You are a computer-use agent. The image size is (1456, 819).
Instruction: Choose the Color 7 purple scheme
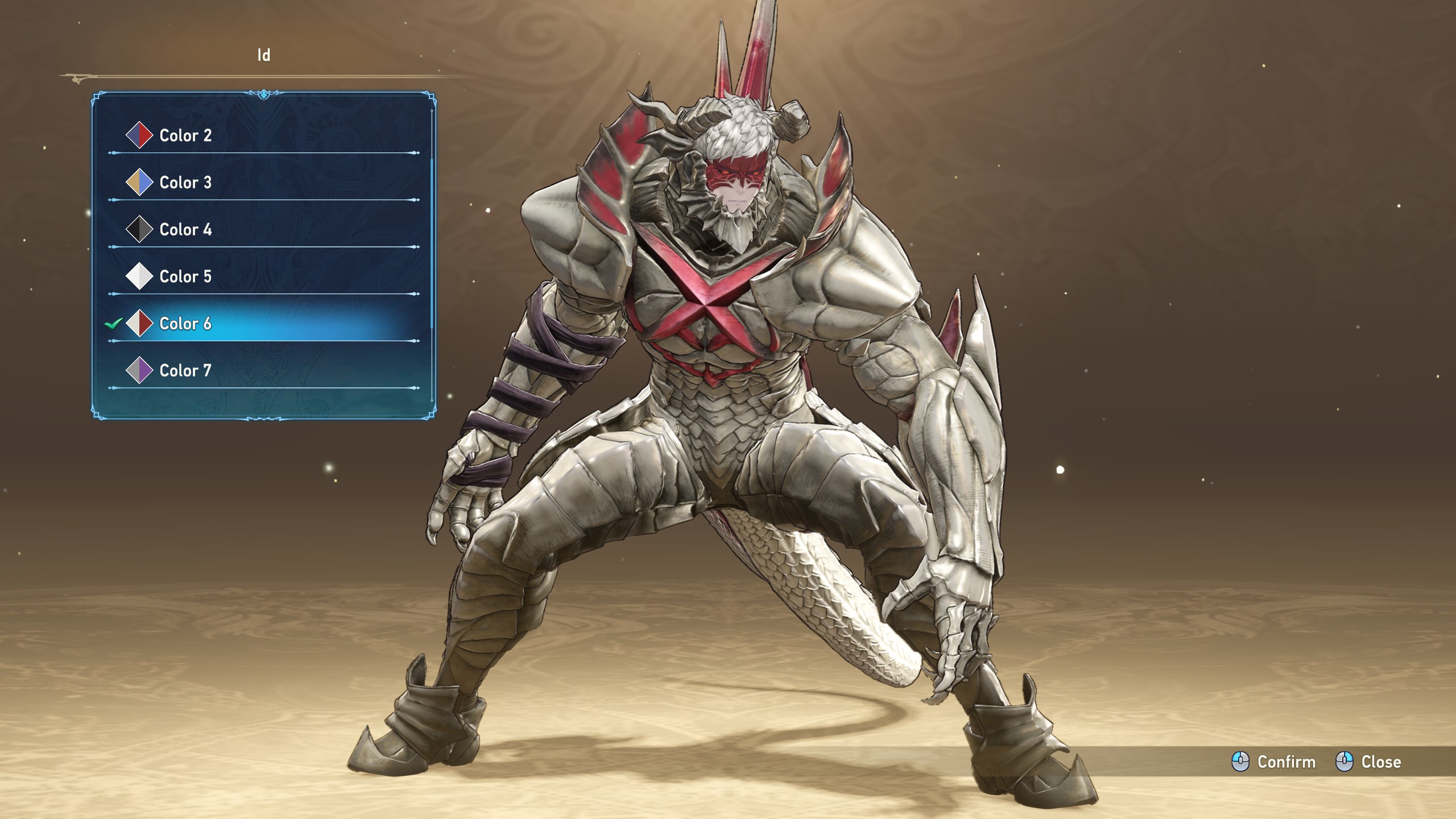(185, 371)
